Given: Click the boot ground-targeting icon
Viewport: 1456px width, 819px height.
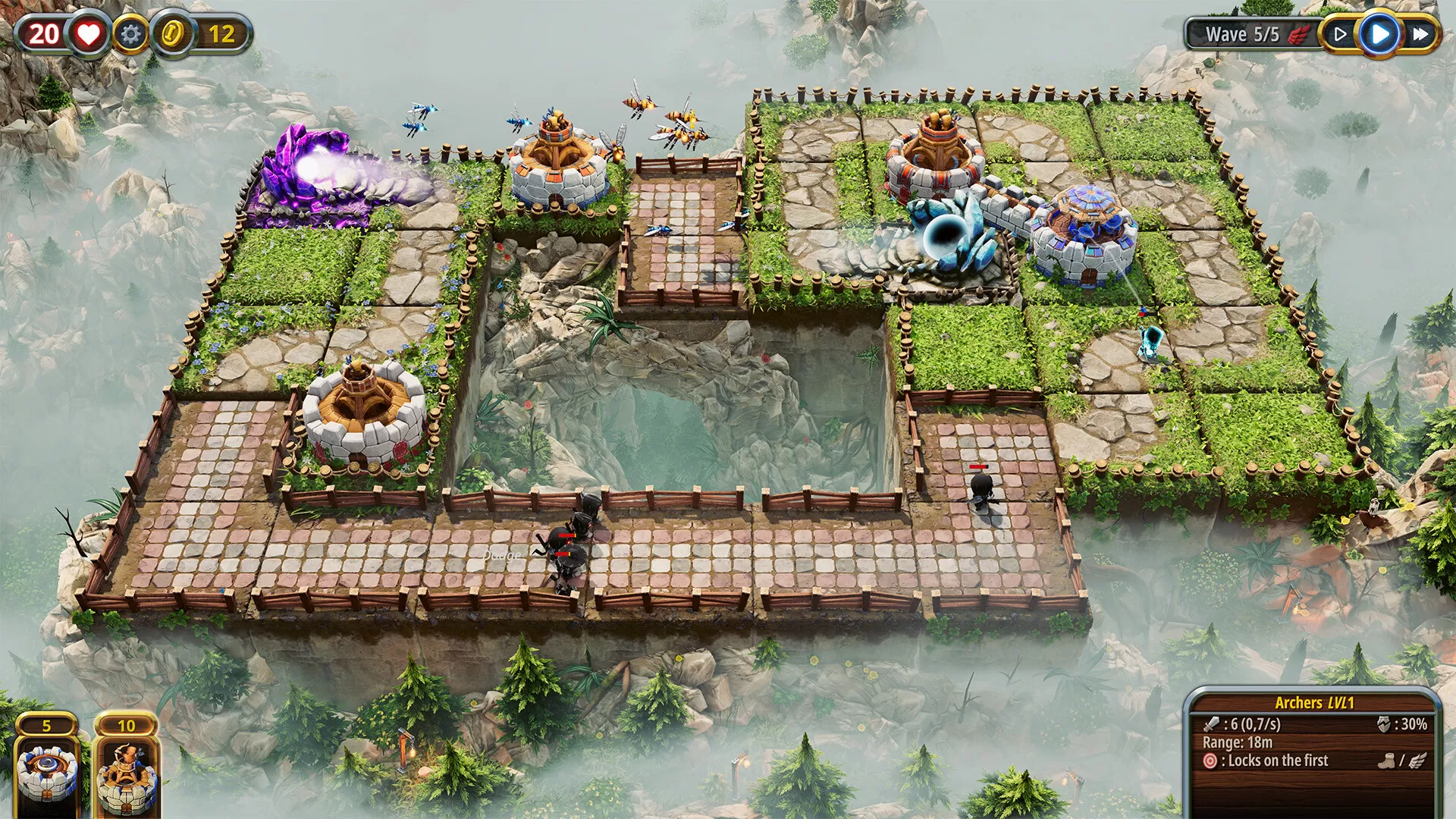Looking at the screenshot, I should (1385, 761).
